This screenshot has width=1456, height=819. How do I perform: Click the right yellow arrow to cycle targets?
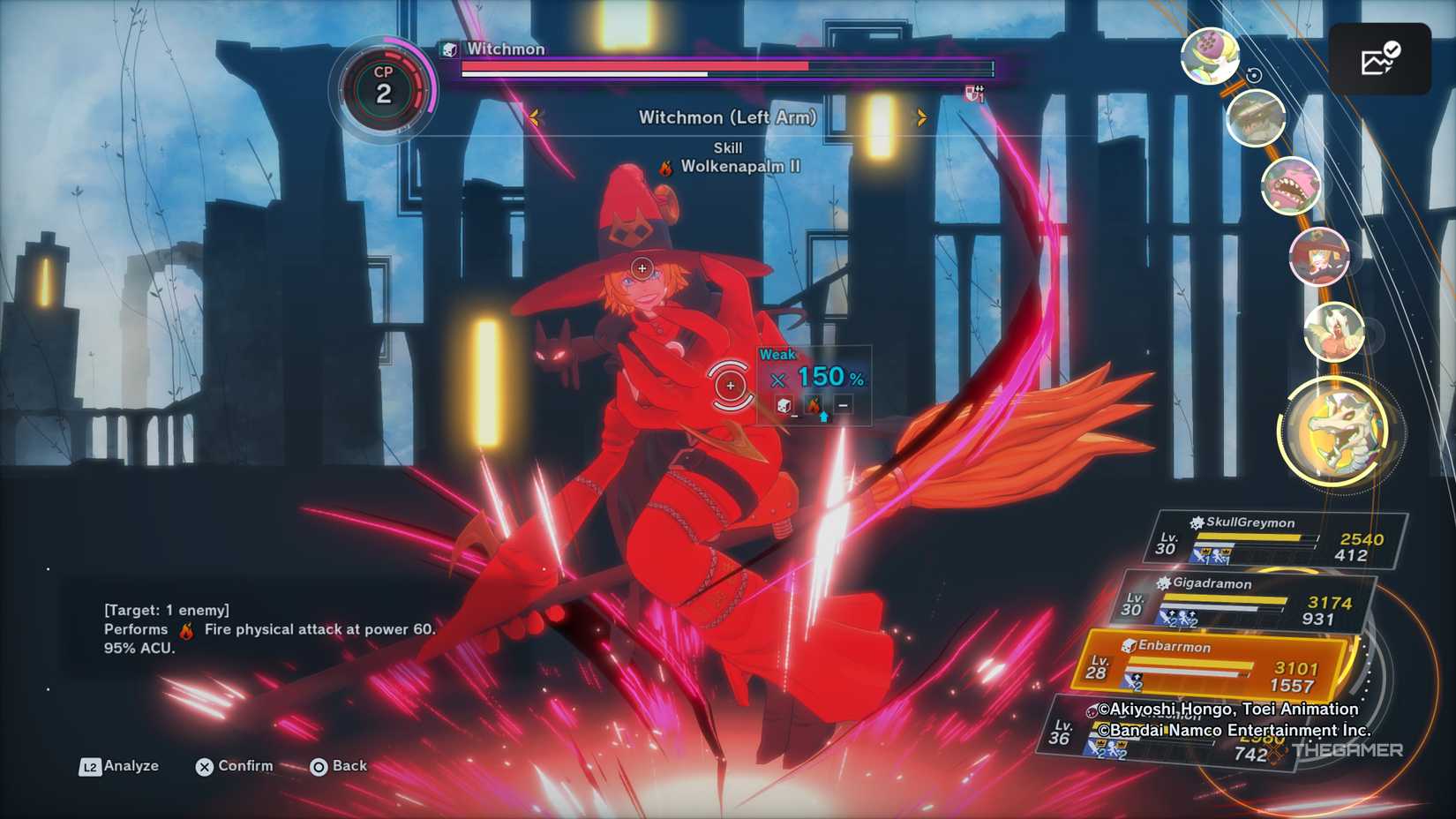click(920, 116)
